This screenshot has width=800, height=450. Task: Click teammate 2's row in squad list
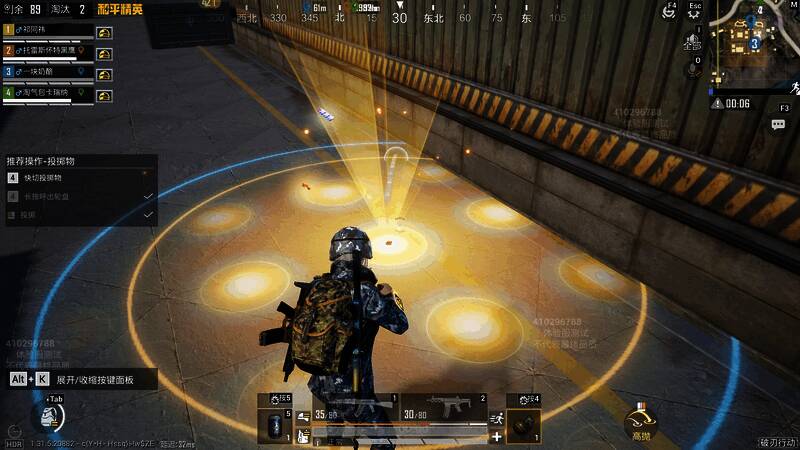click(50, 52)
